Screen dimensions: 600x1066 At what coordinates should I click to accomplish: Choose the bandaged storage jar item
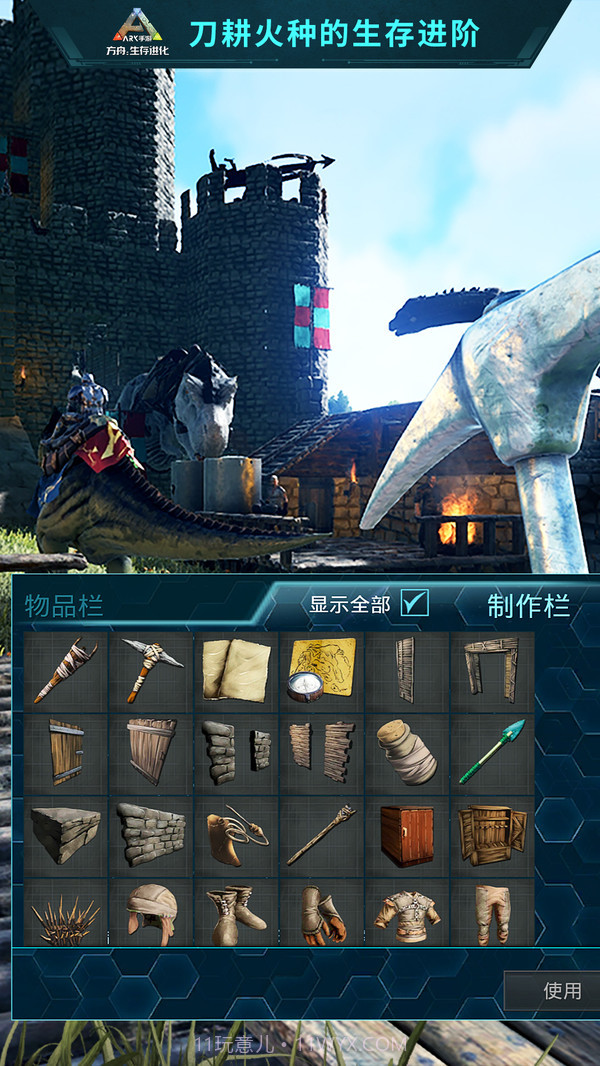407,752
